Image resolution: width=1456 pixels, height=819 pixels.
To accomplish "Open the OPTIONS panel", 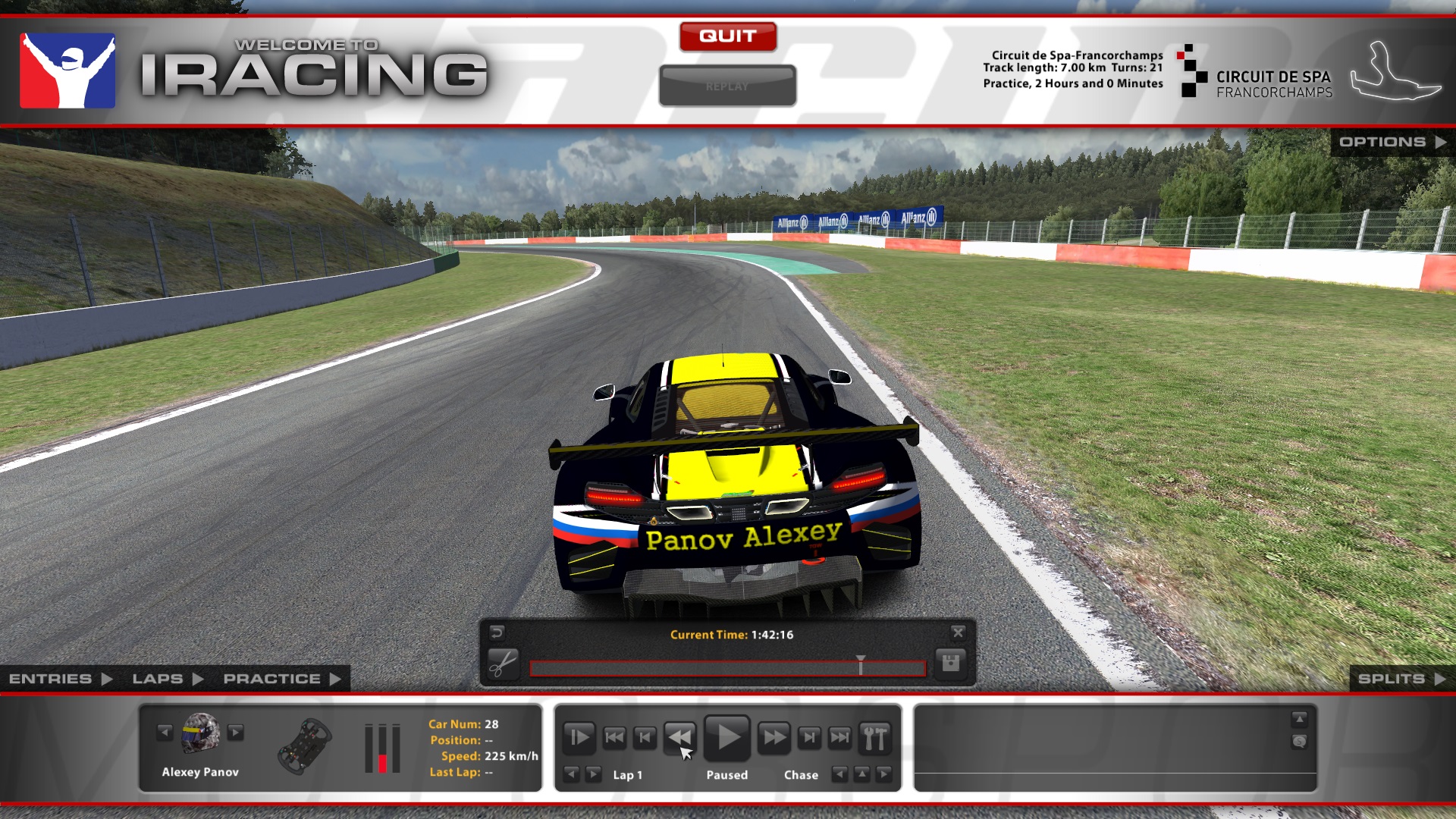I will tap(1392, 142).
